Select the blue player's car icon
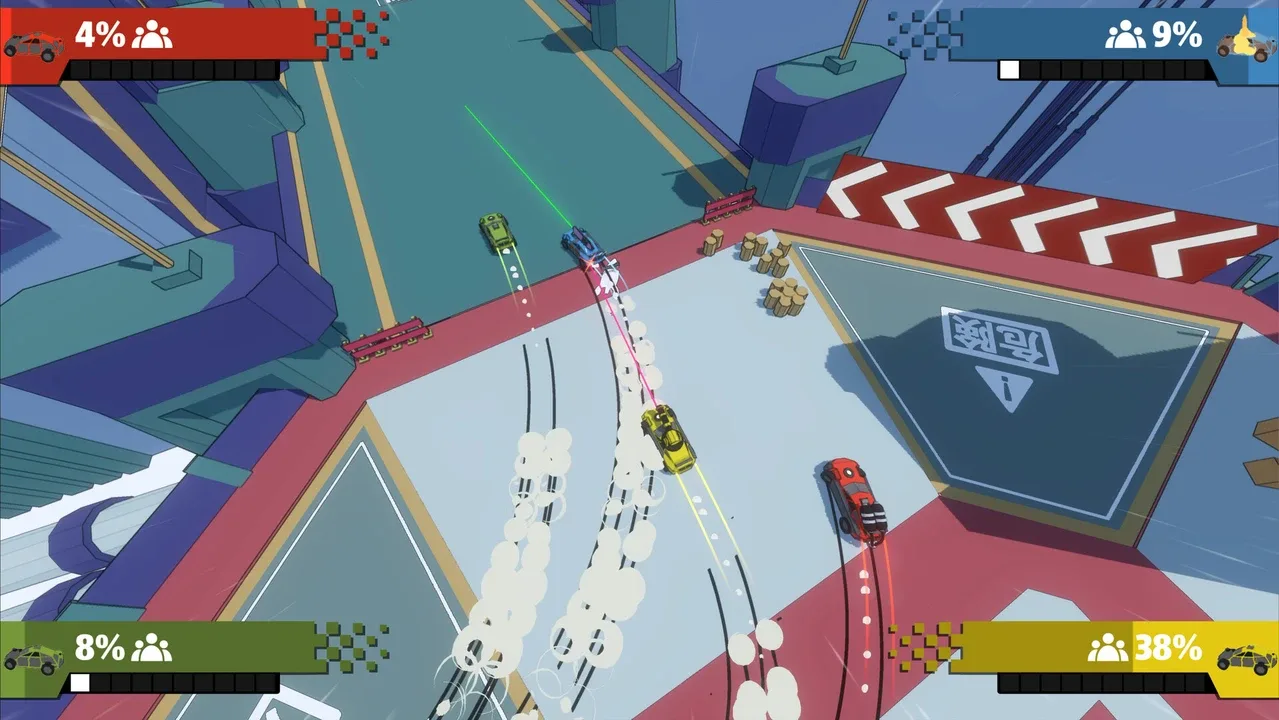The height and width of the screenshot is (720, 1279). (x=1243, y=43)
